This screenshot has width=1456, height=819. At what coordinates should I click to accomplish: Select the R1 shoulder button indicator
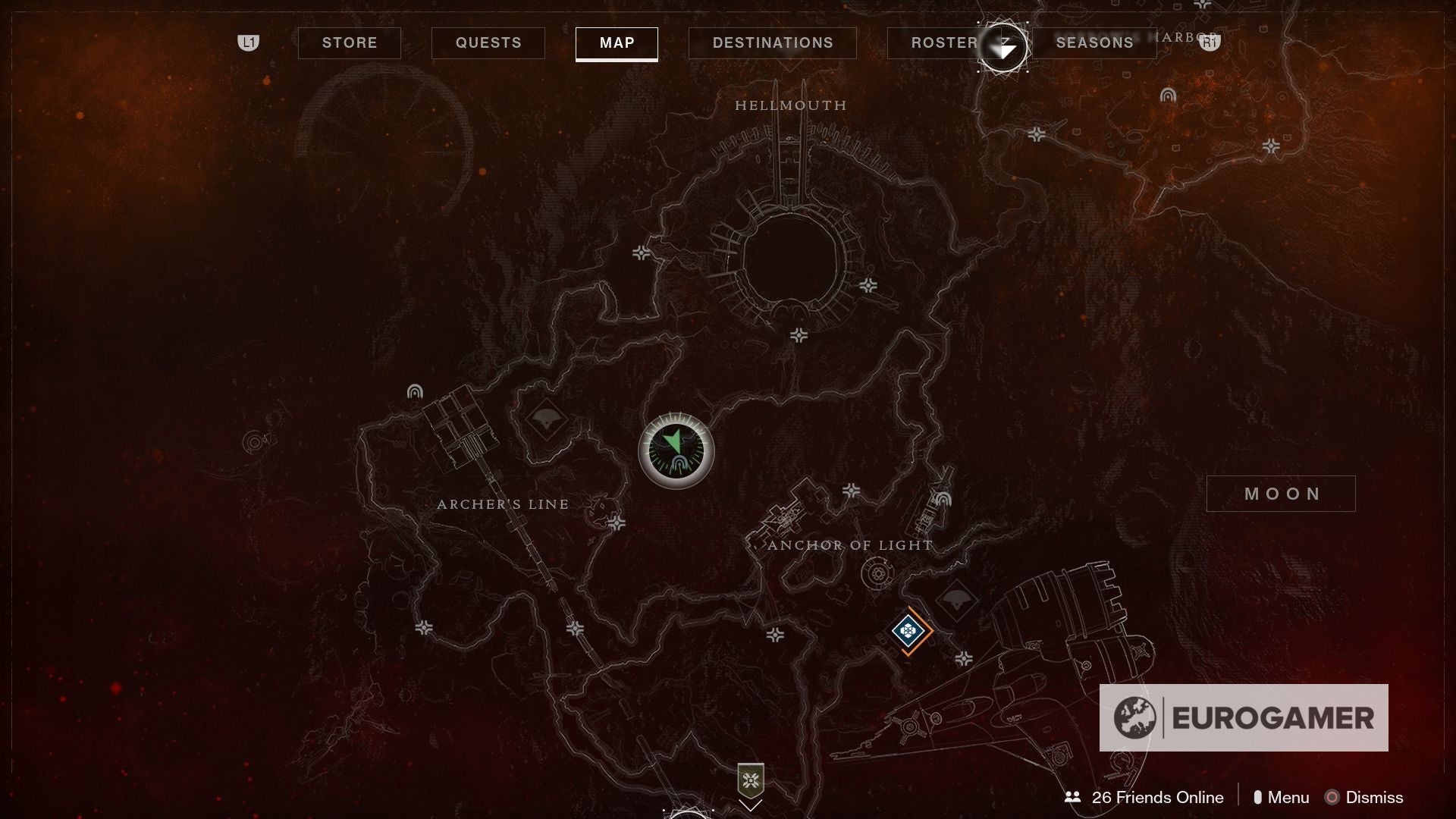click(x=1211, y=43)
